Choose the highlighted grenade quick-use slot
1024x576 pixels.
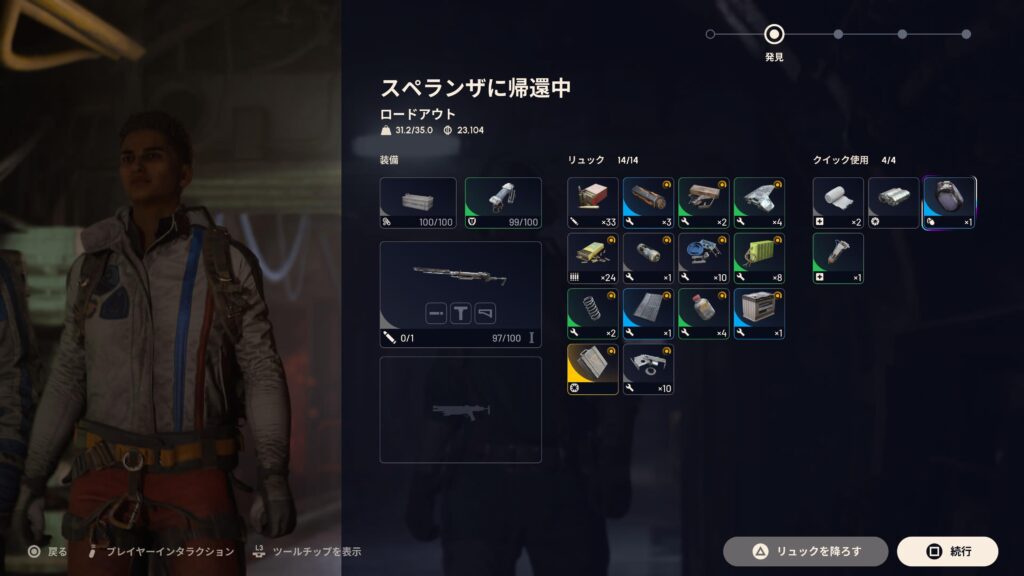point(949,203)
